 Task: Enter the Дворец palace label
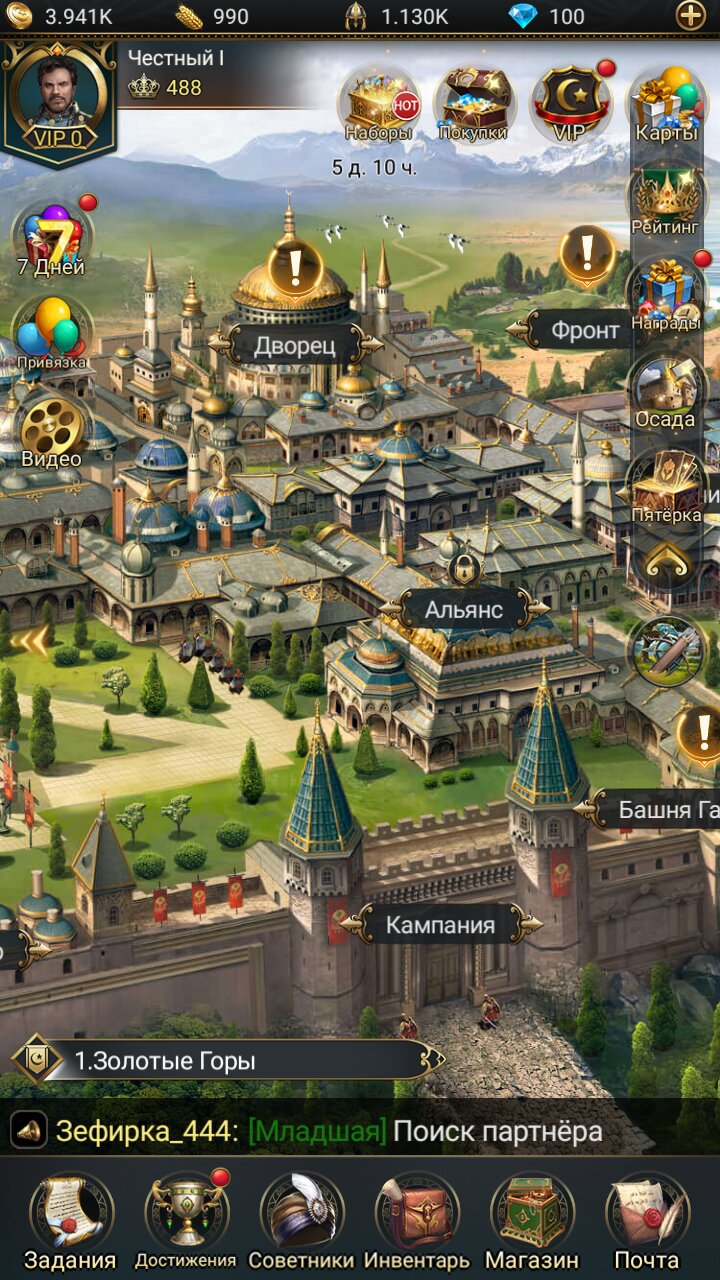coord(294,345)
